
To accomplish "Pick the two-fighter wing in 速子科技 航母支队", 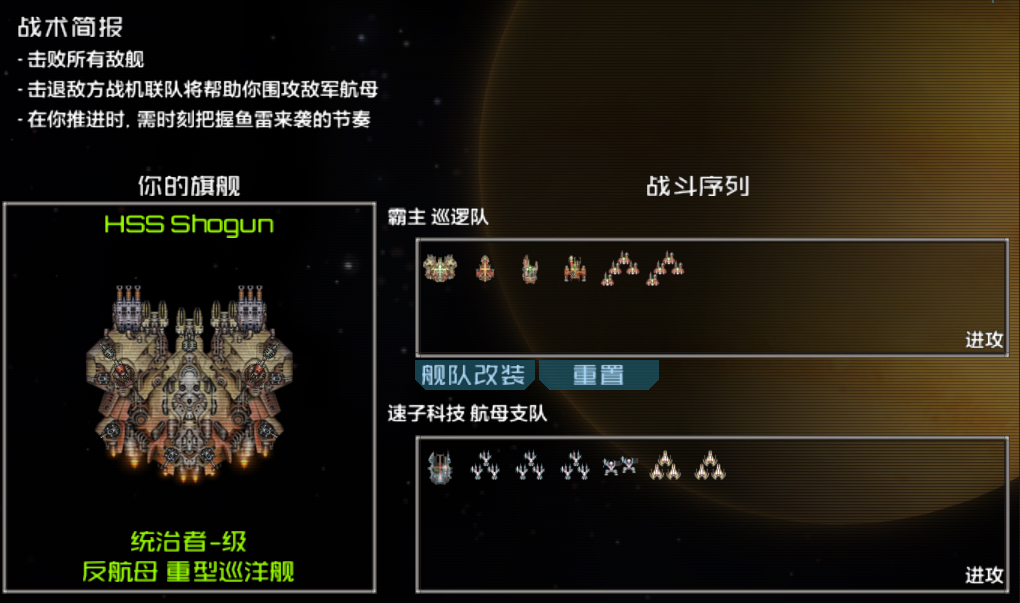I will point(619,465).
